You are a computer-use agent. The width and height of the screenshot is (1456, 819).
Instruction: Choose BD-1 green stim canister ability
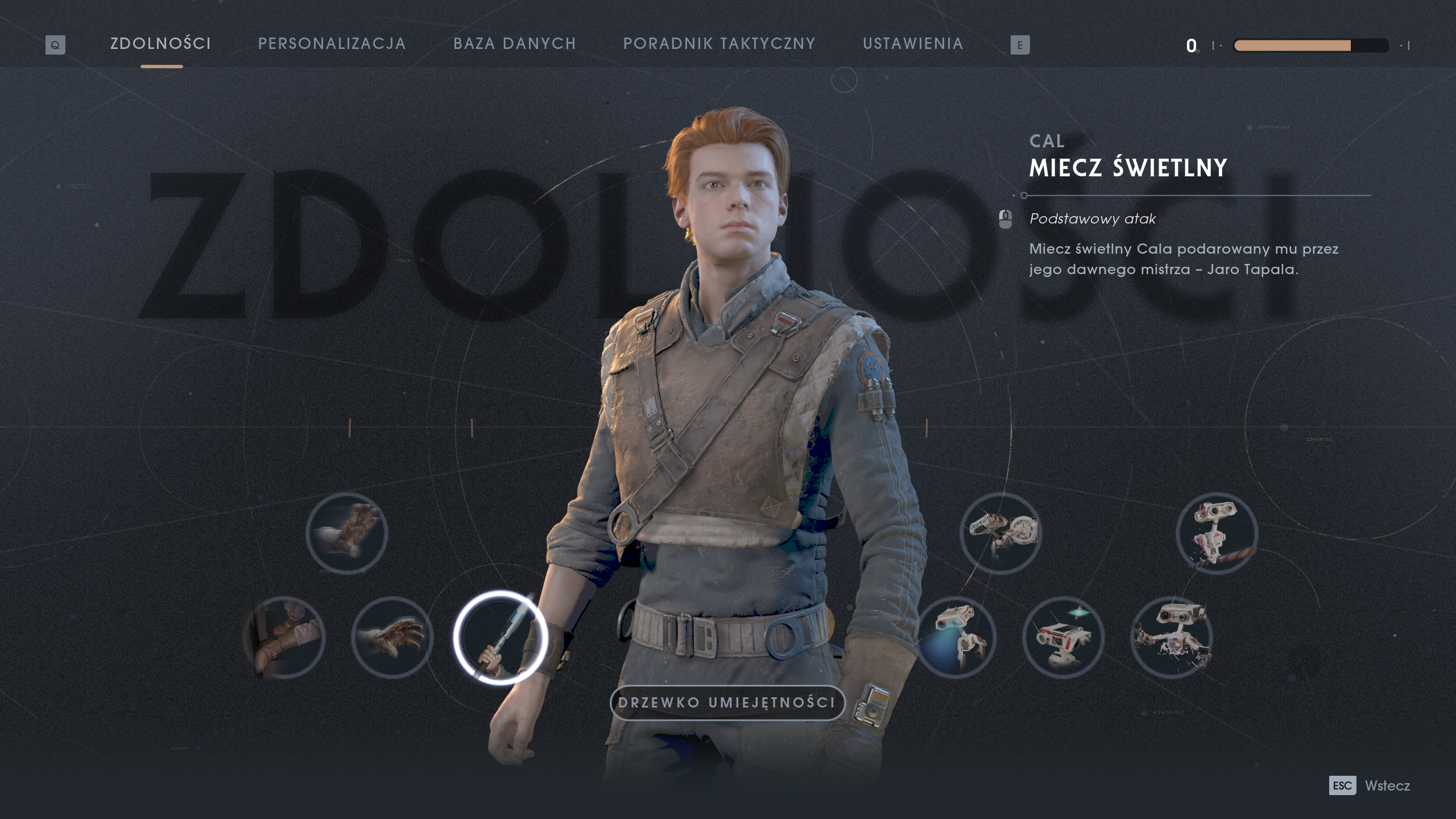point(1064,638)
